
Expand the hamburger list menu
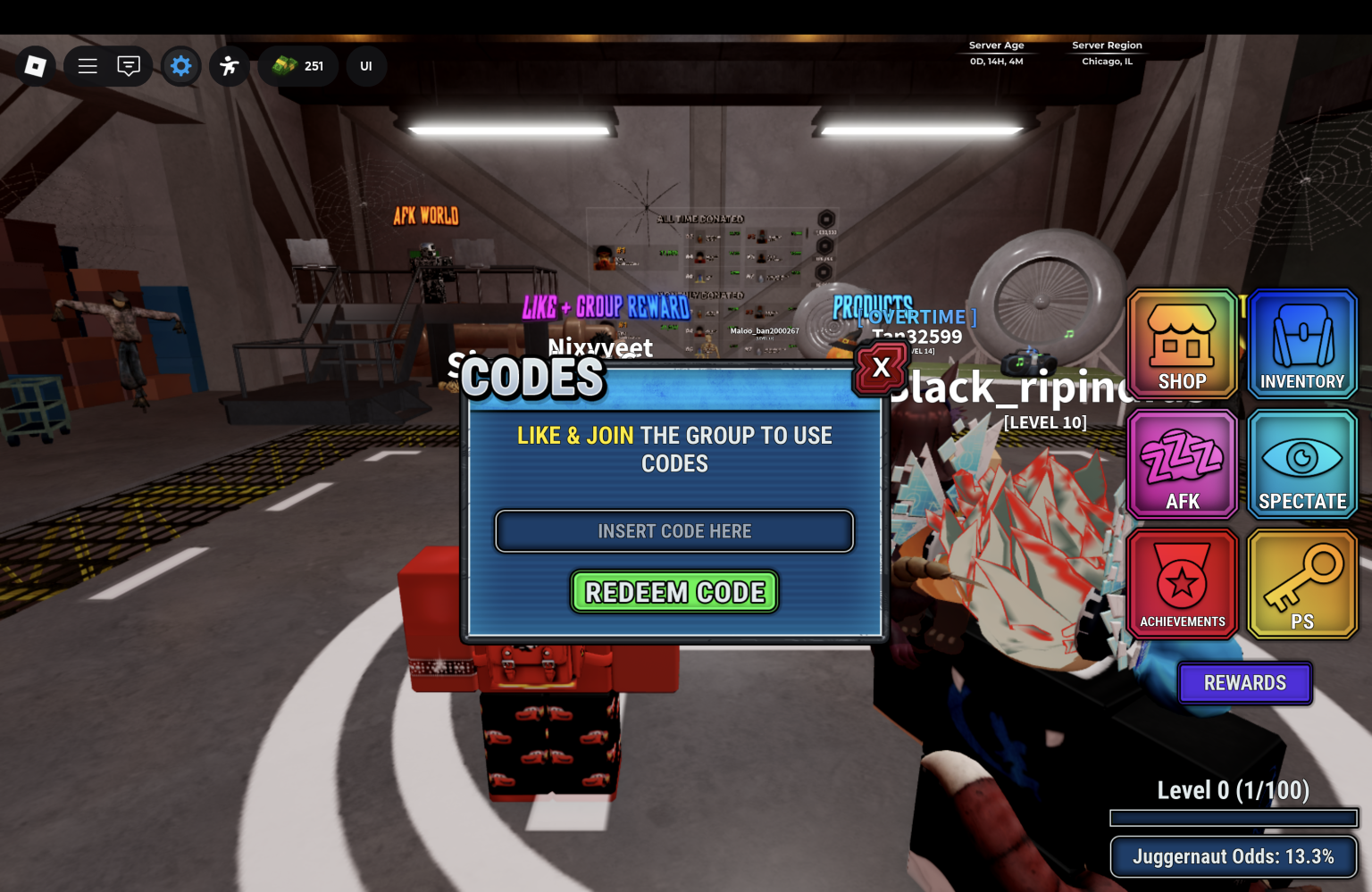pos(88,66)
